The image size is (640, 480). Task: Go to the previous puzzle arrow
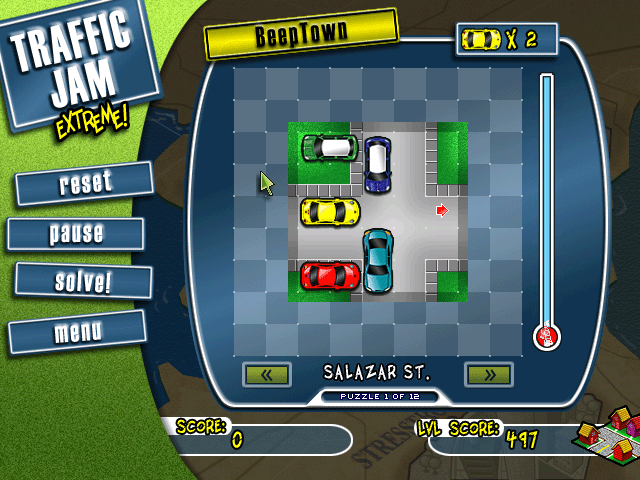pyautogui.click(x=267, y=375)
